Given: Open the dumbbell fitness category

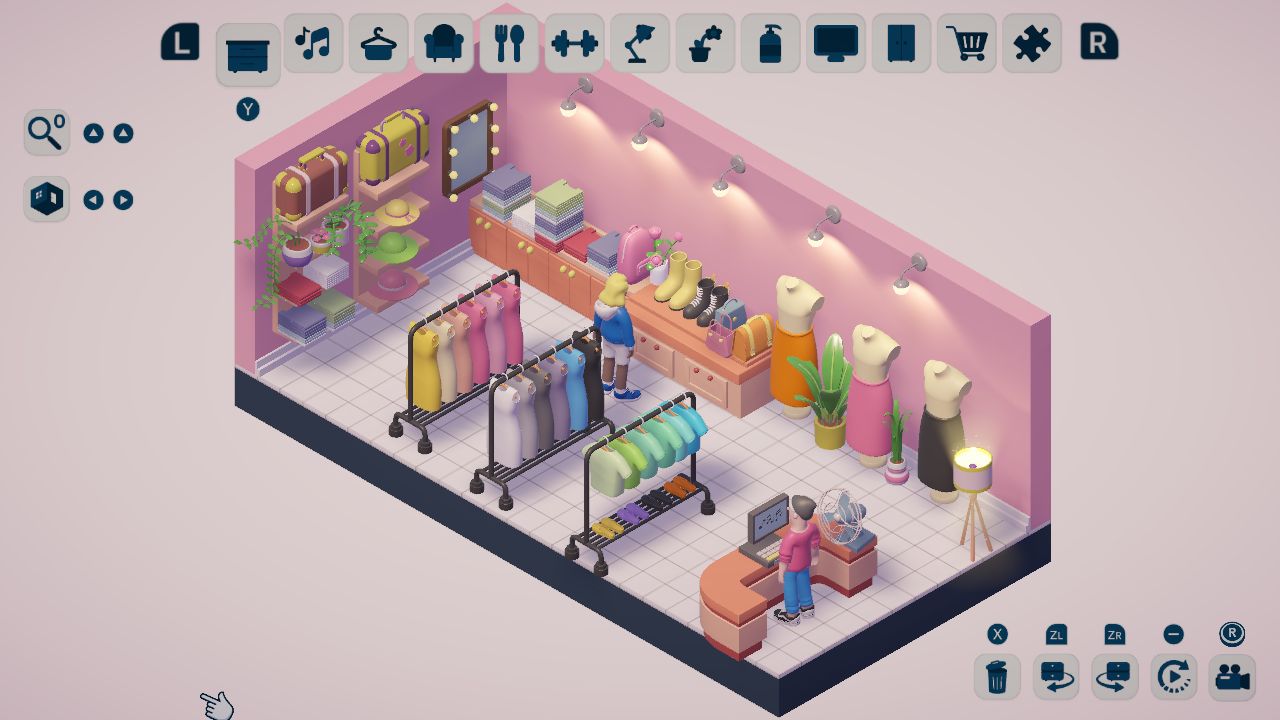Looking at the screenshot, I should pos(574,43).
